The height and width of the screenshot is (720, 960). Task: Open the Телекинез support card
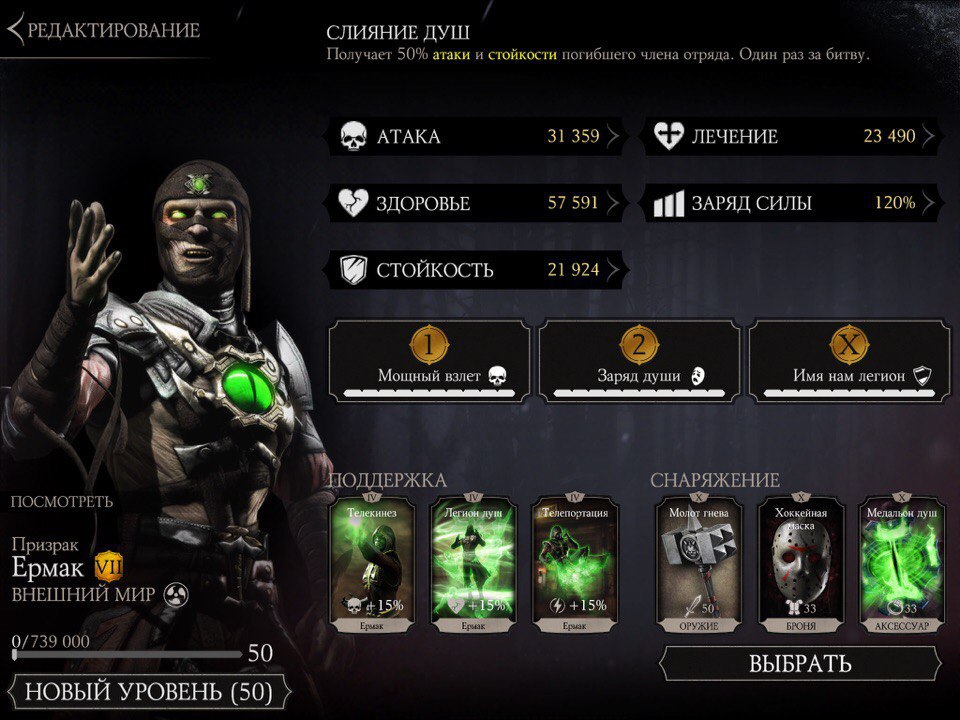click(372, 565)
